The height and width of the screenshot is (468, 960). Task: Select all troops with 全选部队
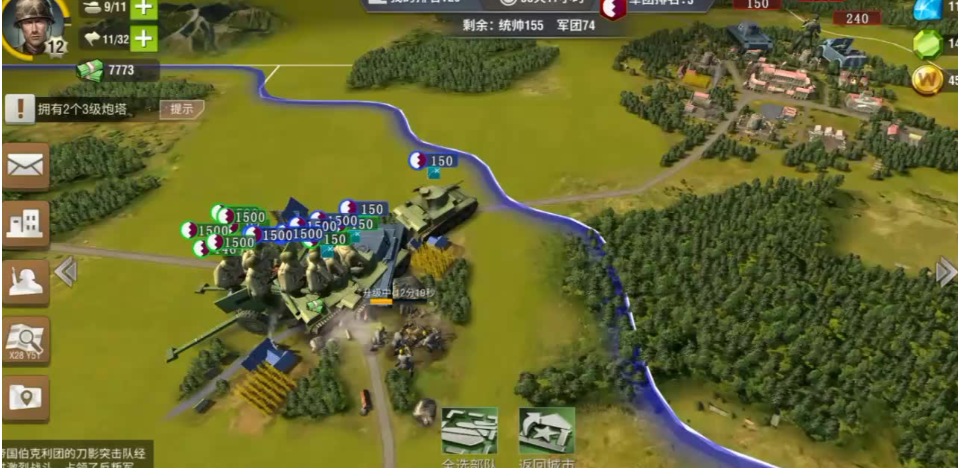click(x=470, y=434)
